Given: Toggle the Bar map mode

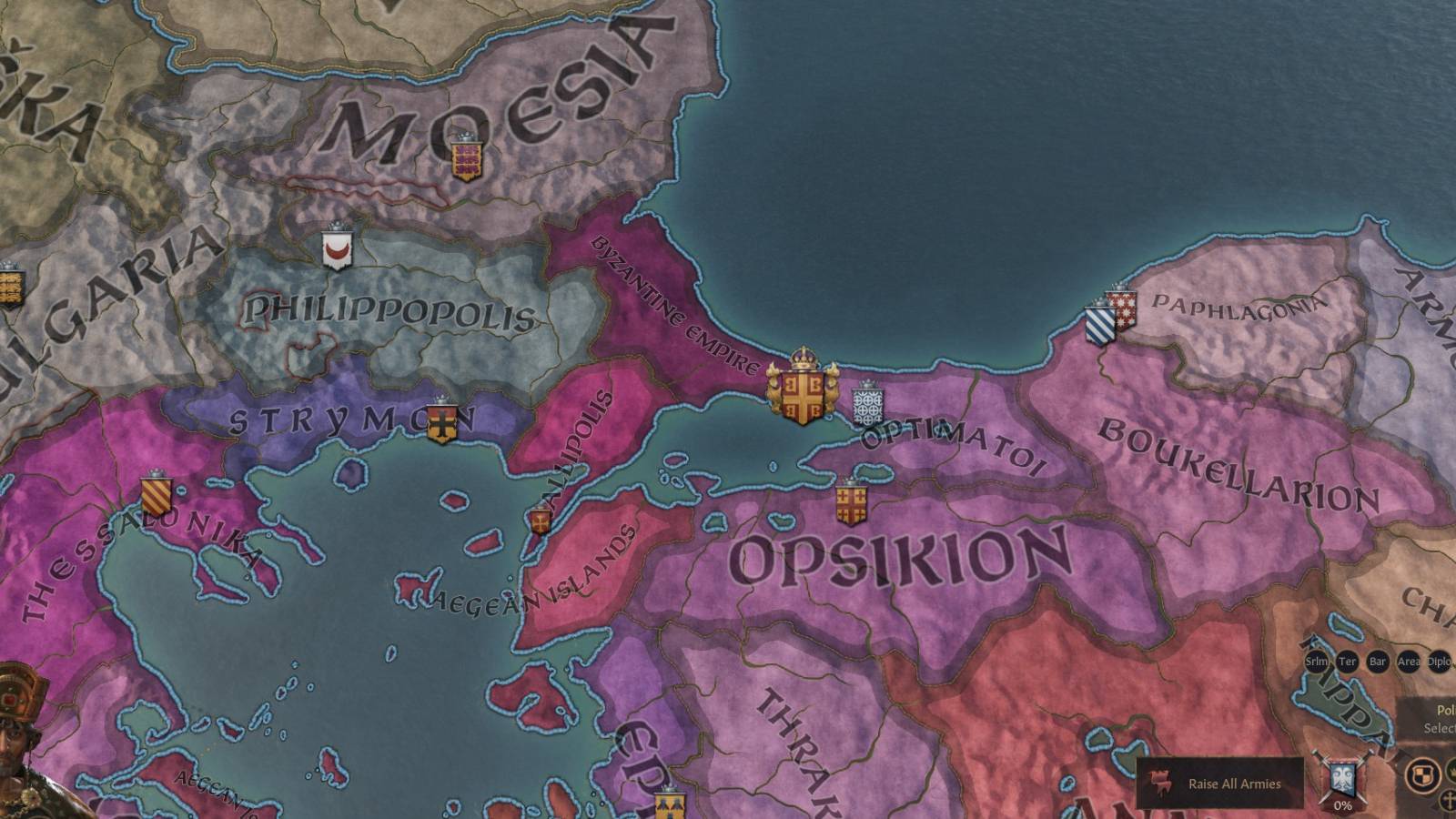Looking at the screenshot, I should pyautogui.click(x=1376, y=661).
